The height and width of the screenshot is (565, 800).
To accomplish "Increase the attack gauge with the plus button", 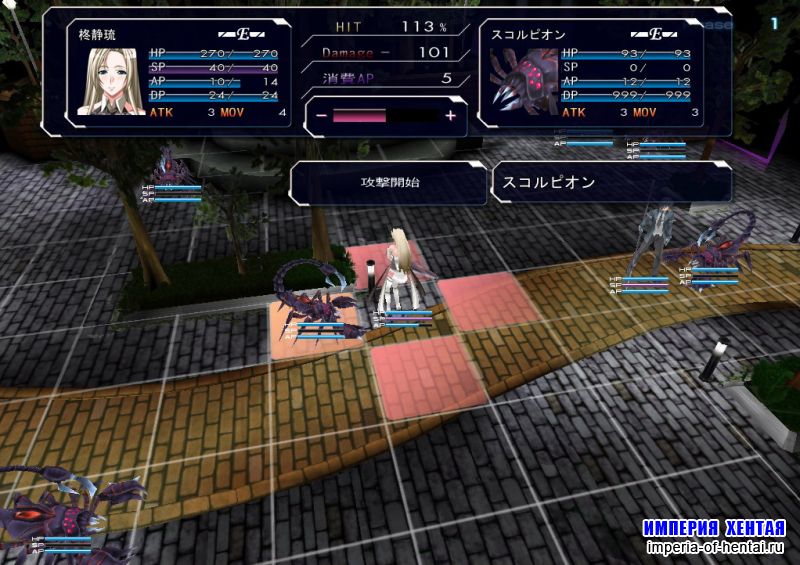I will pyautogui.click(x=450, y=116).
